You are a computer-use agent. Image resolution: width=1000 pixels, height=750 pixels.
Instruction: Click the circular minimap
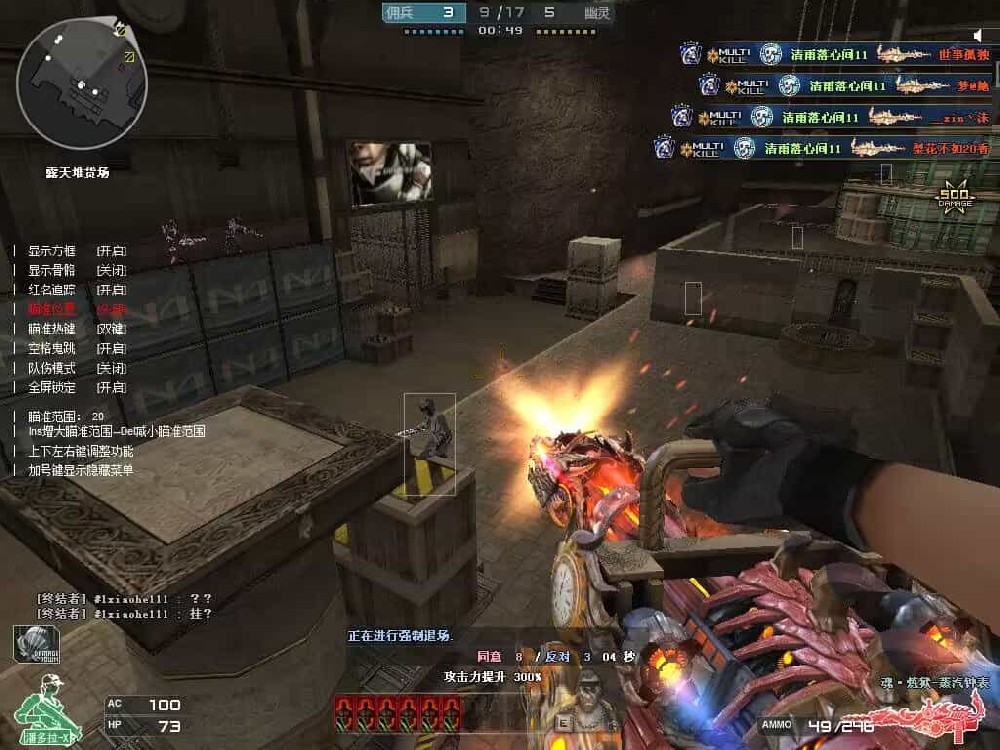pos(82,84)
